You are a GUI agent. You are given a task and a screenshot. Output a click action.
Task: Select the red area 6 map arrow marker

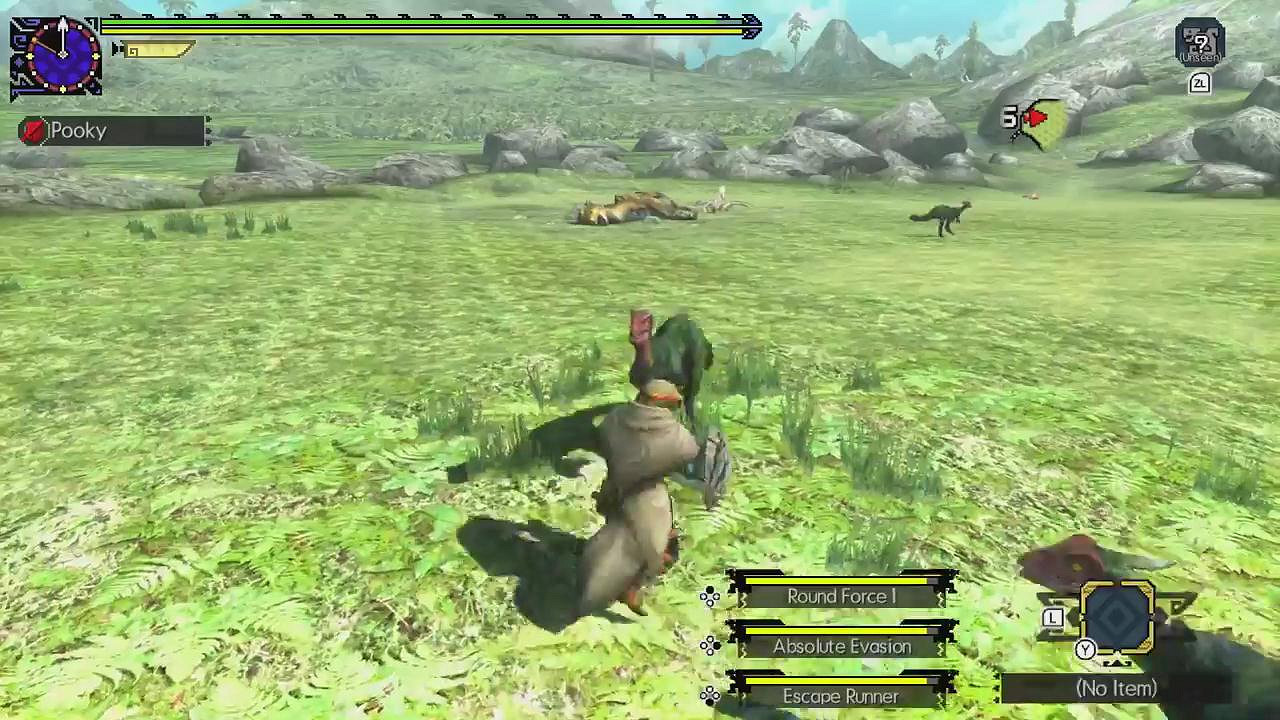(x=1030, y=120)
